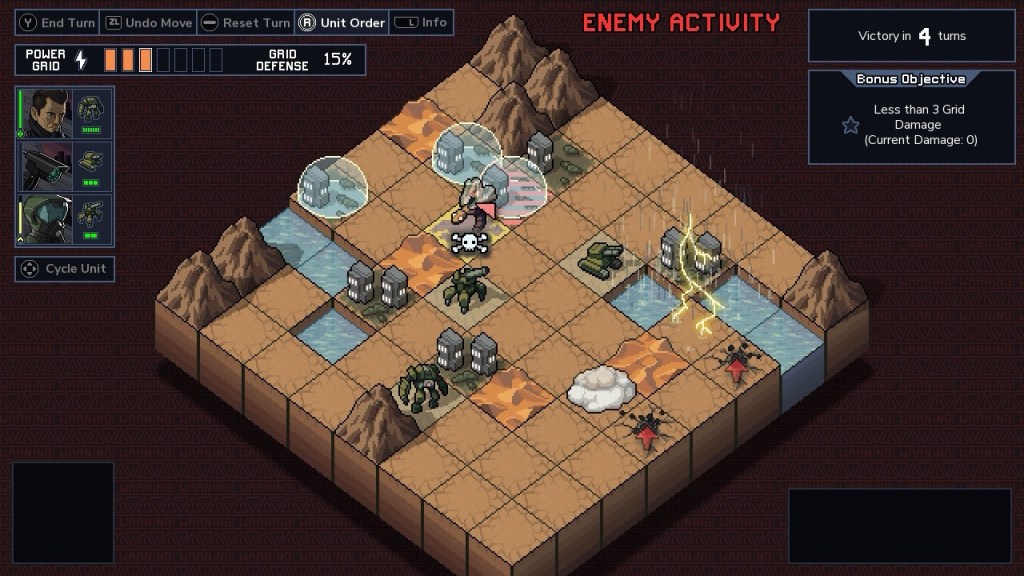Select the green-helmeted pilot portrait
The height and width of the screenshot is (576, 1024).
tap(46, 218)
